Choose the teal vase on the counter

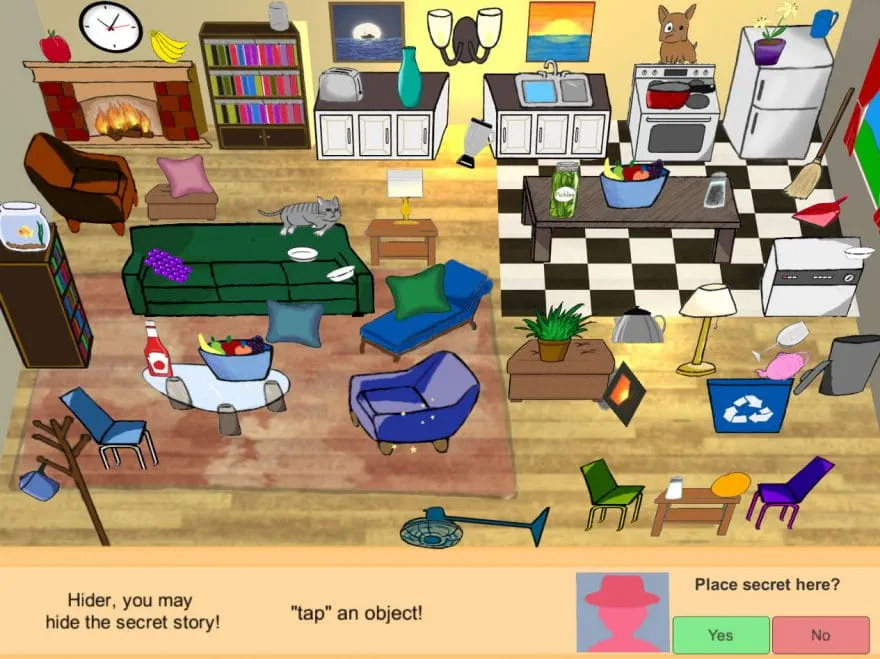pyautogui.click(x=409, y=77)
